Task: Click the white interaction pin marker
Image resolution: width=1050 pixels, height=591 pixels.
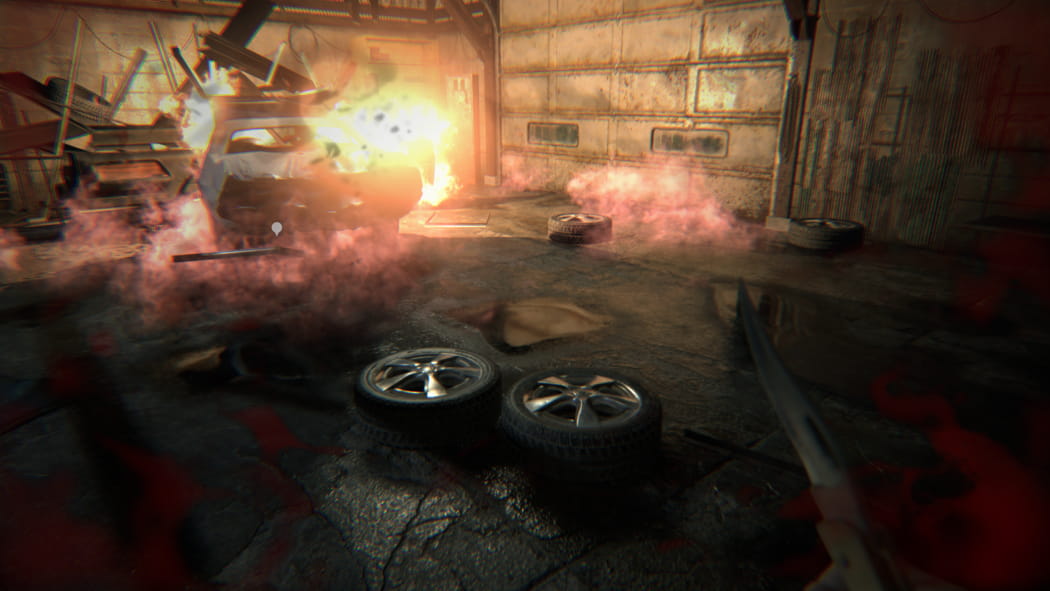Action: click(277, 229)
